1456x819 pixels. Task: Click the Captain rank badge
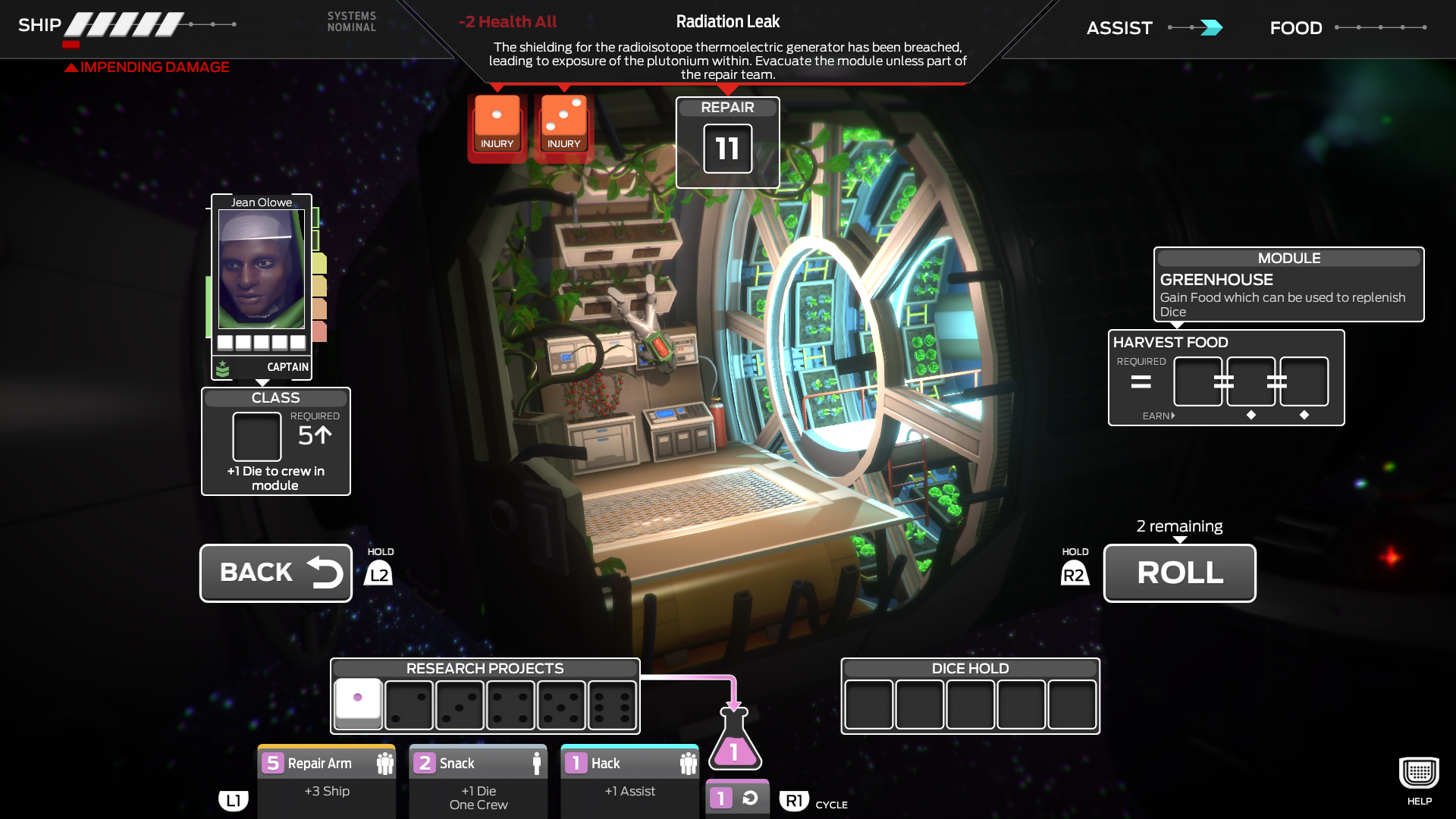[223, 369]
